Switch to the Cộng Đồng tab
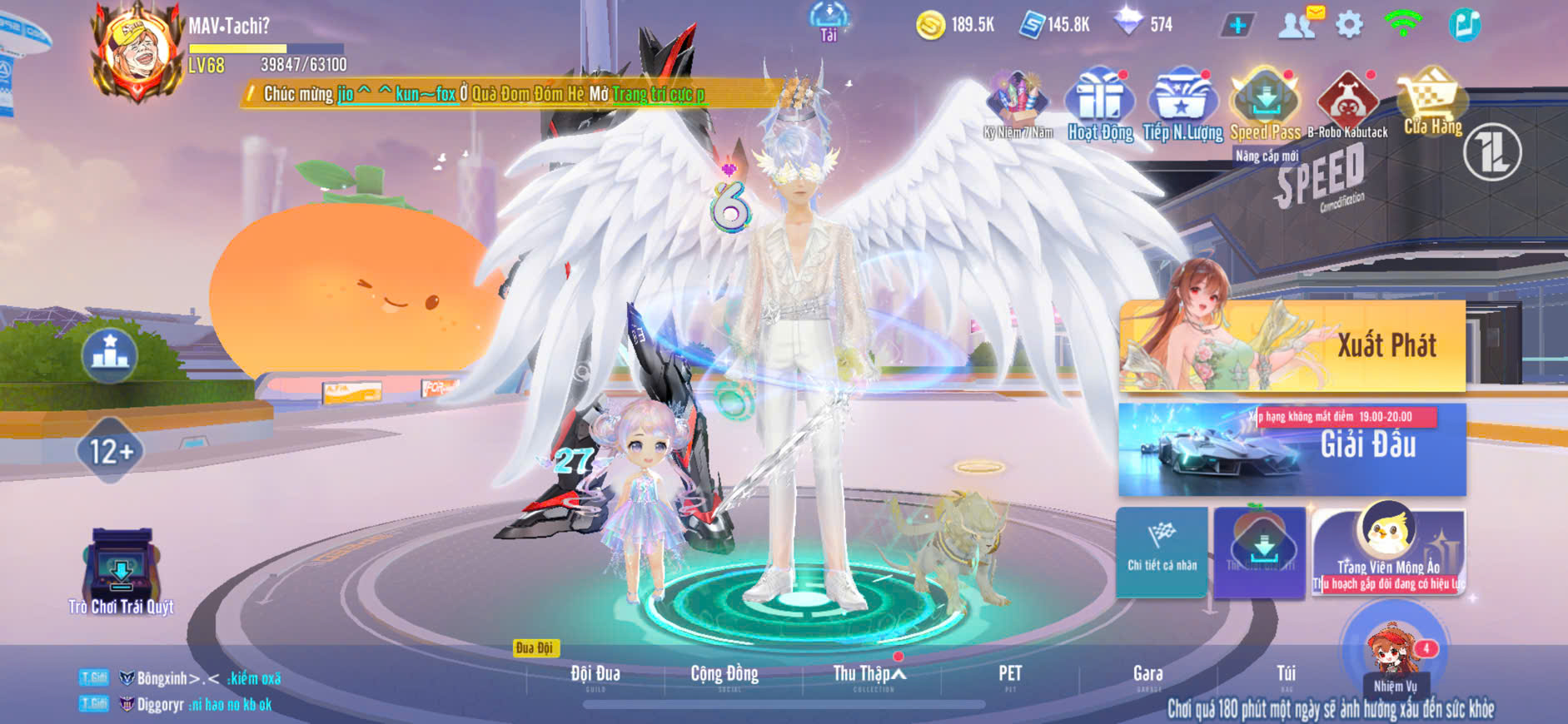 pyautogui.click(x=724, y=674)
